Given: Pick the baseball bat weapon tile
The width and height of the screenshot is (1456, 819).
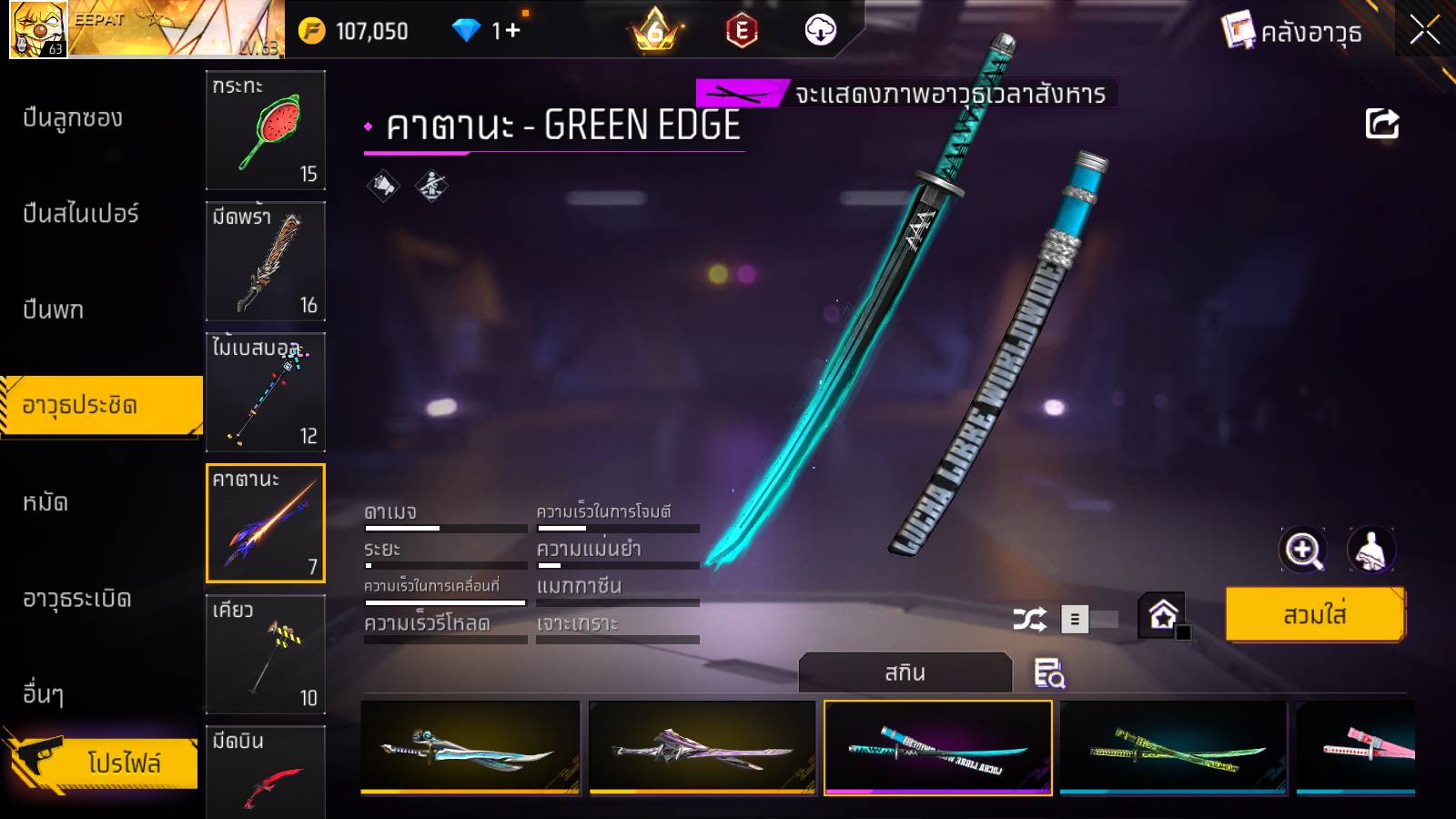Looking at the screenshot, I should click(x=266, y=392).
